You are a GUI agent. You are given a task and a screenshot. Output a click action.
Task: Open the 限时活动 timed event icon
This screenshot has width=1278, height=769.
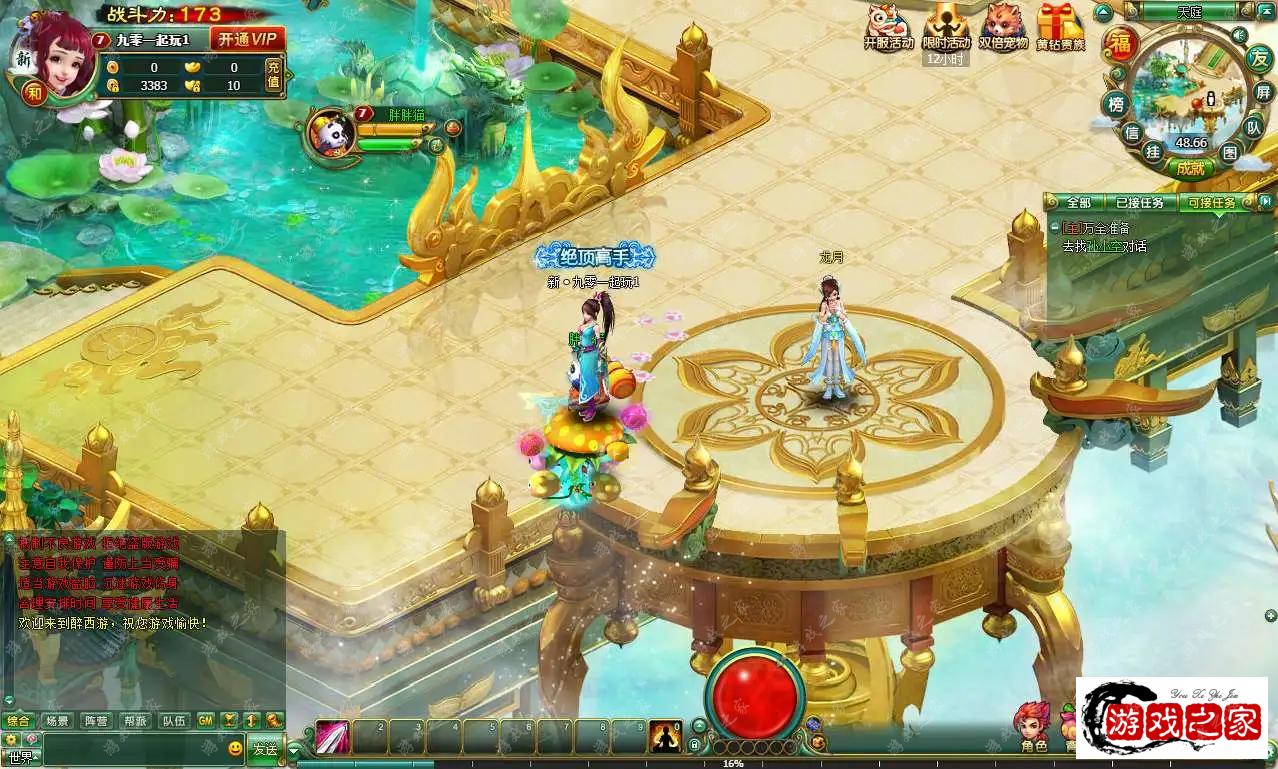[946, 27]
